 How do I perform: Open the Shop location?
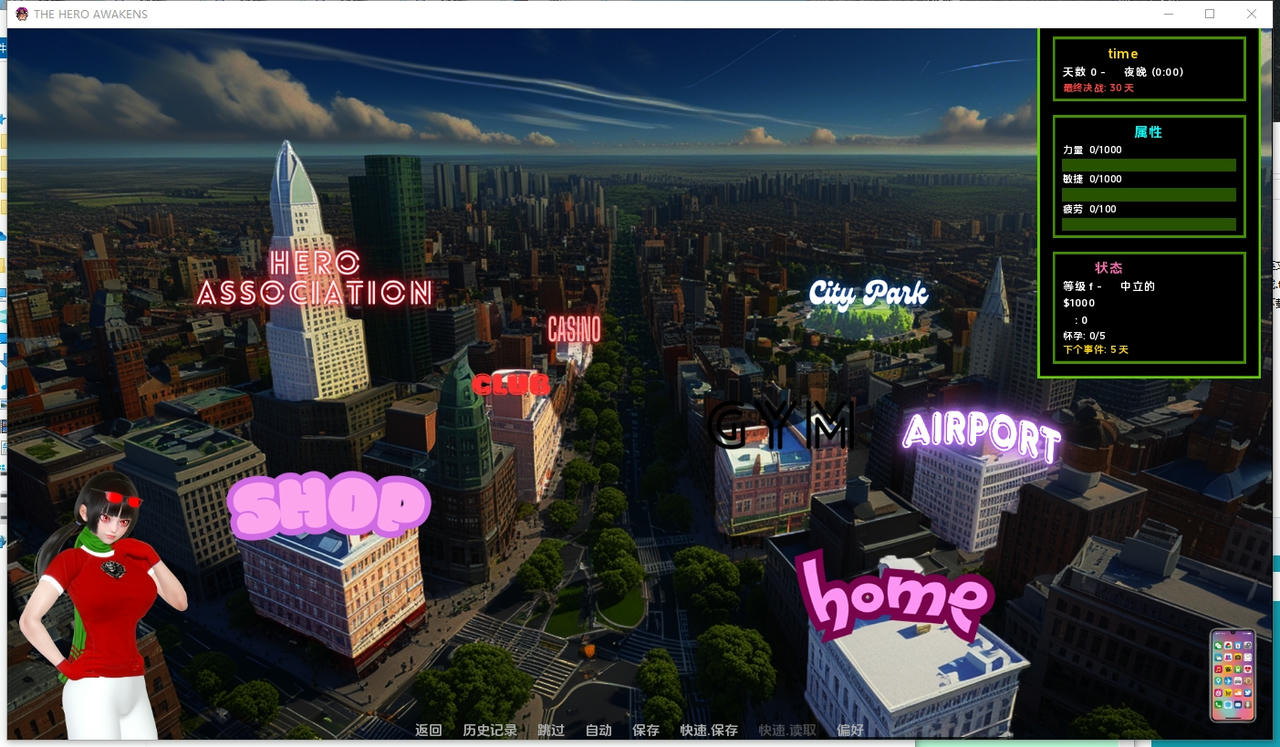(x=329, y=505)
